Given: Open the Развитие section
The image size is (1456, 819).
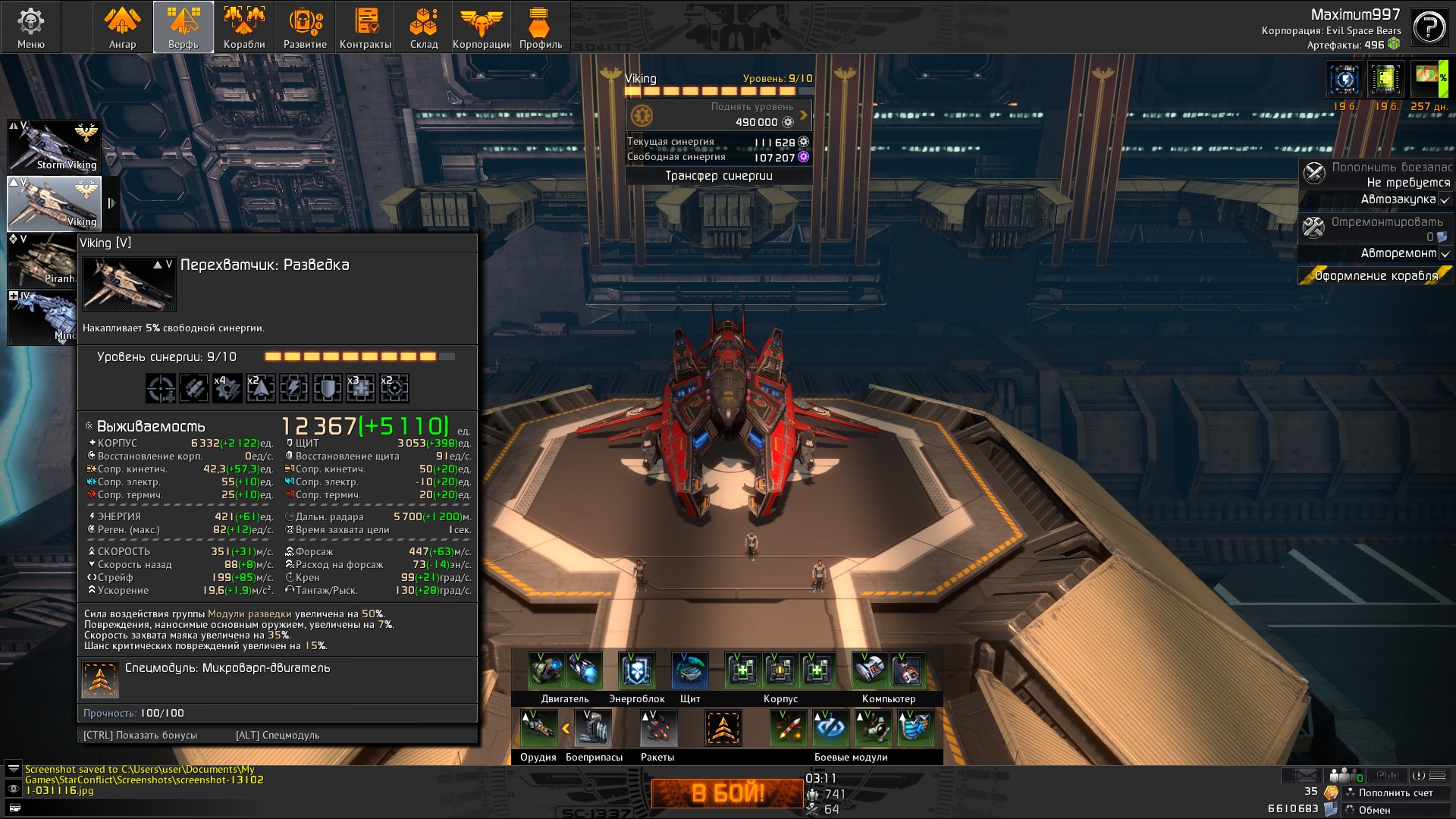Looking at the screenshot, I should tap(305, 27).
